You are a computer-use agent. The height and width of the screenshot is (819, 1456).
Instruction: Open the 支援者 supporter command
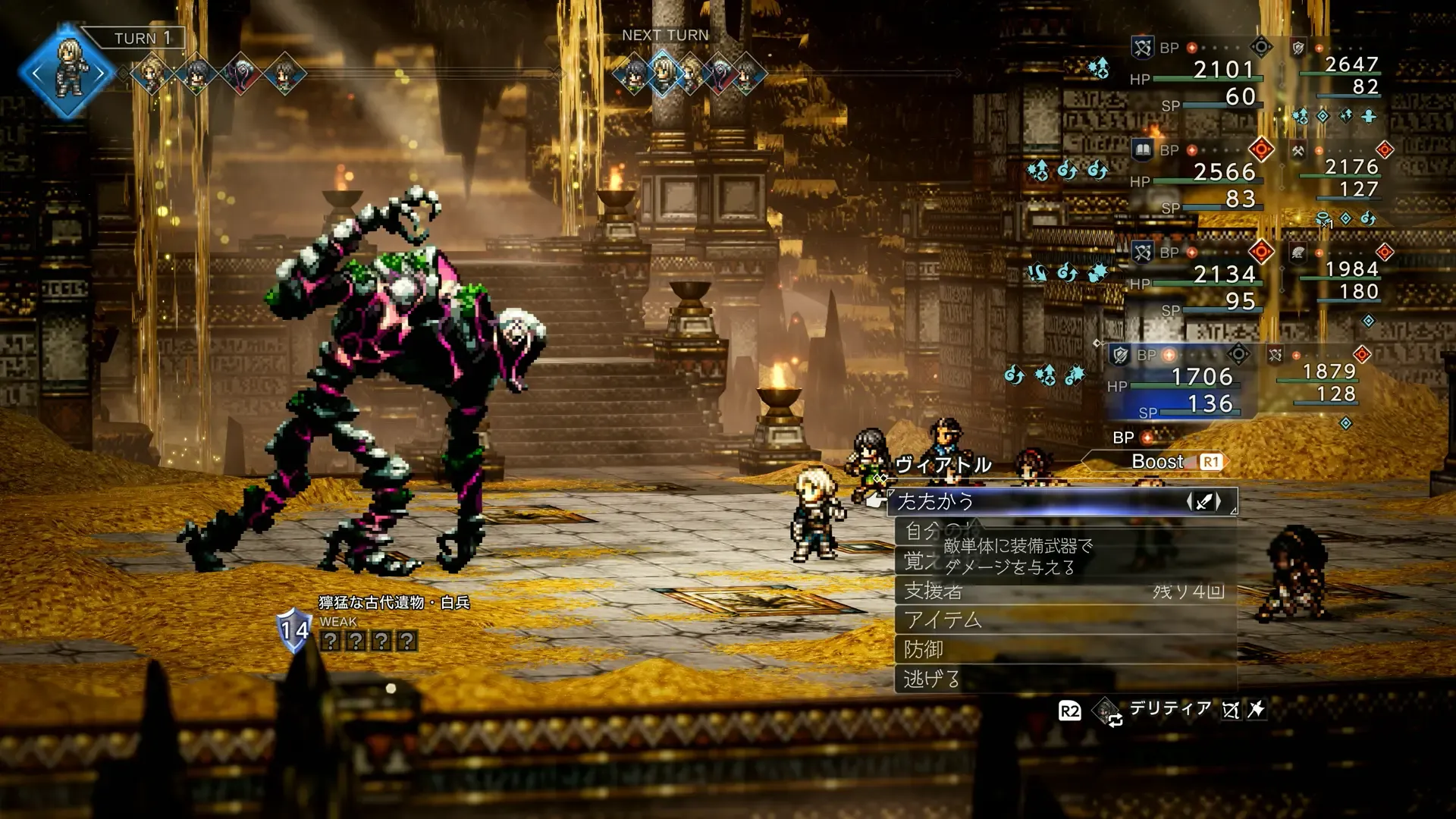point(1062,591)
